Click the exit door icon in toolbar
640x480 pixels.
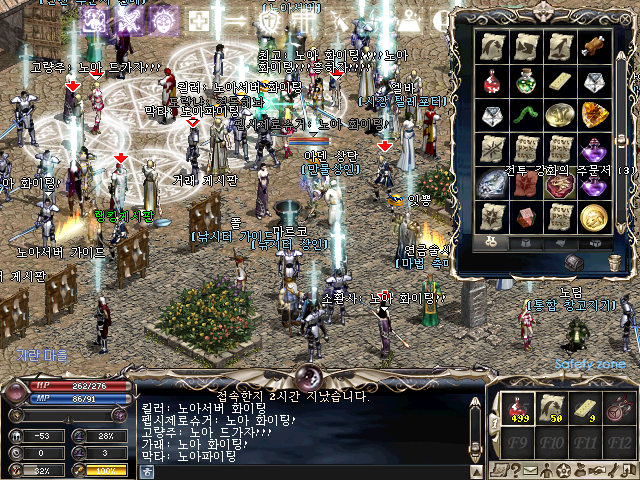tap(627, 469)
